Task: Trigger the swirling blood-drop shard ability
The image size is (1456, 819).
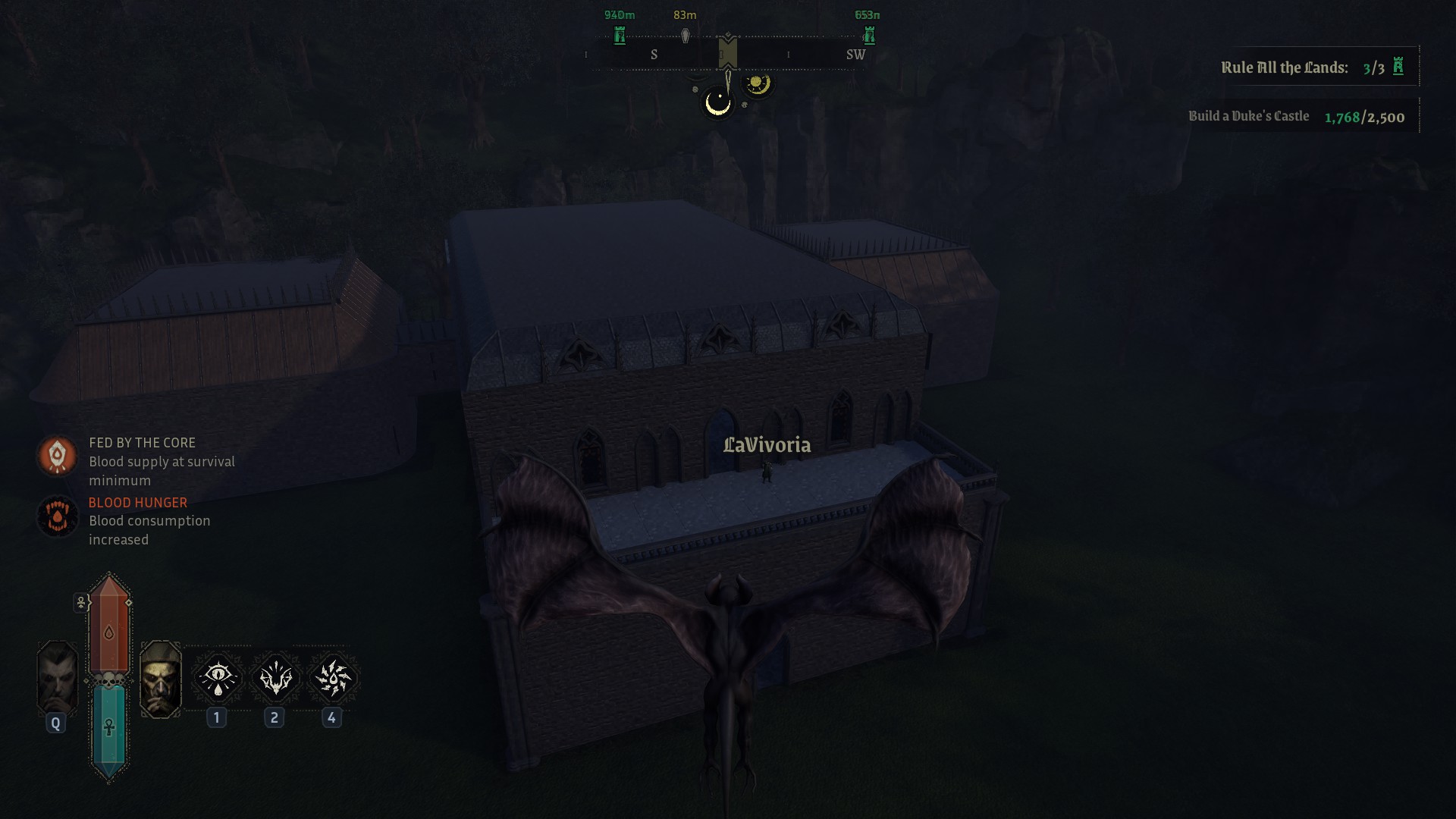Action: pyautogui.click(x=332, y=677)
